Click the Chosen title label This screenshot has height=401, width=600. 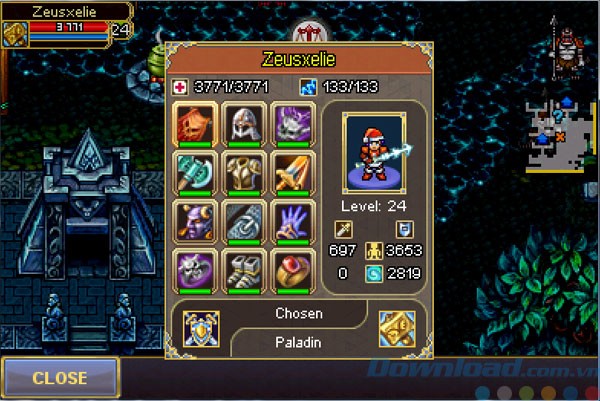coord(299,313)
